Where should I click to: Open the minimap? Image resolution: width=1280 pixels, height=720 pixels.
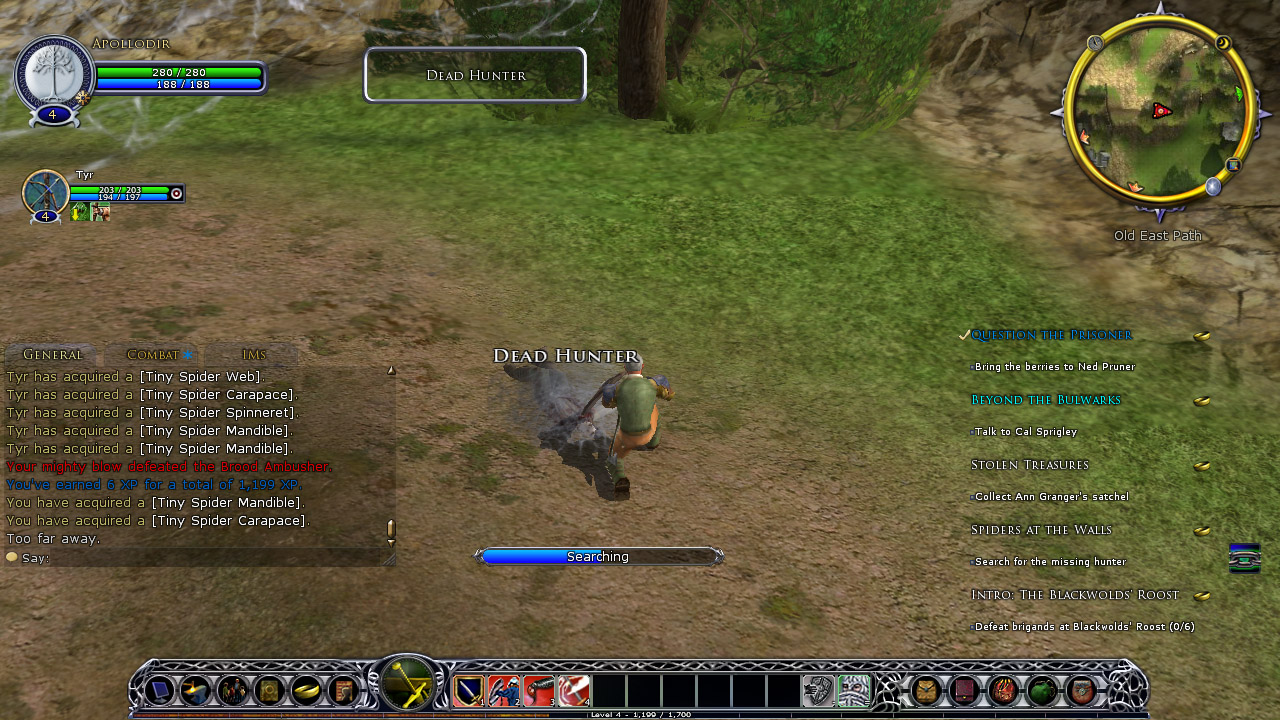click(1159, 110)
